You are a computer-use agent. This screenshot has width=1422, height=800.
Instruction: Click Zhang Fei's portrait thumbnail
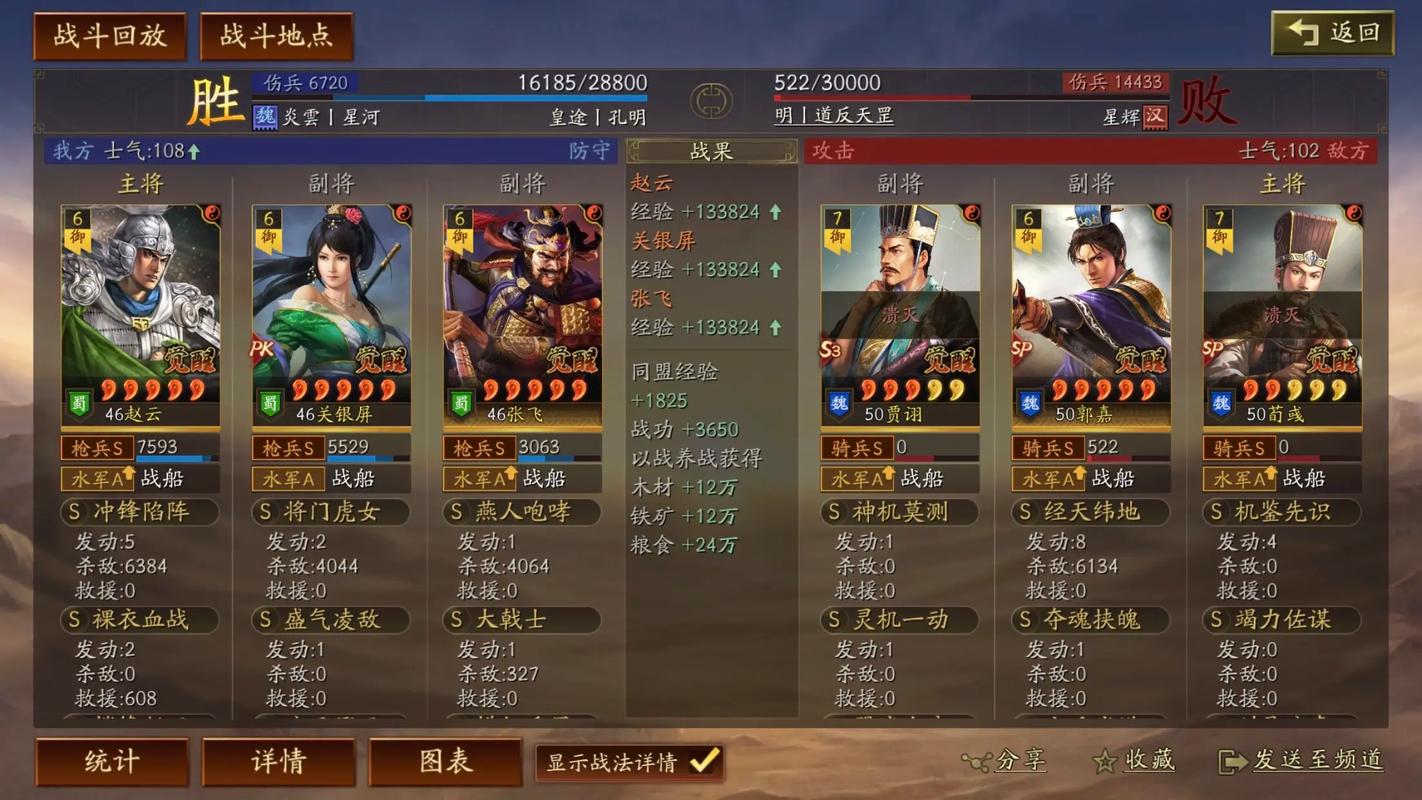(522, 290)
